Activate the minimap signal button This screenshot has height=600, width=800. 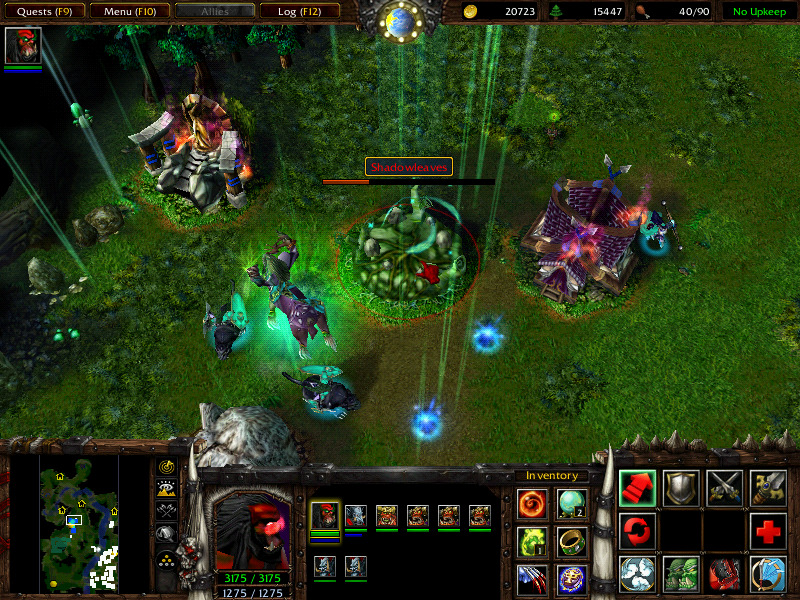[166, 467]
